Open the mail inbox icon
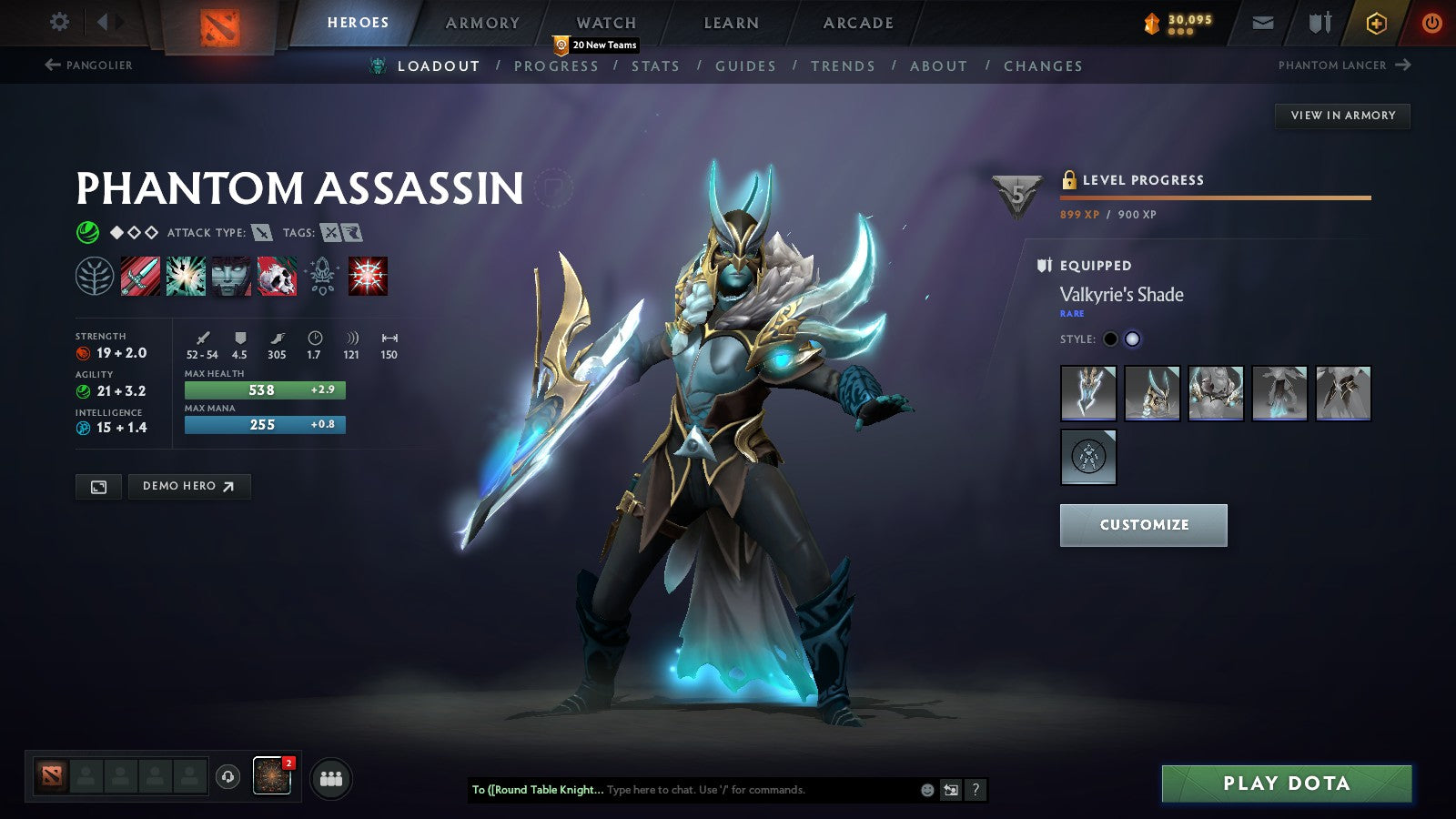Screen dimensions: 1456x819 [1262, 23]
